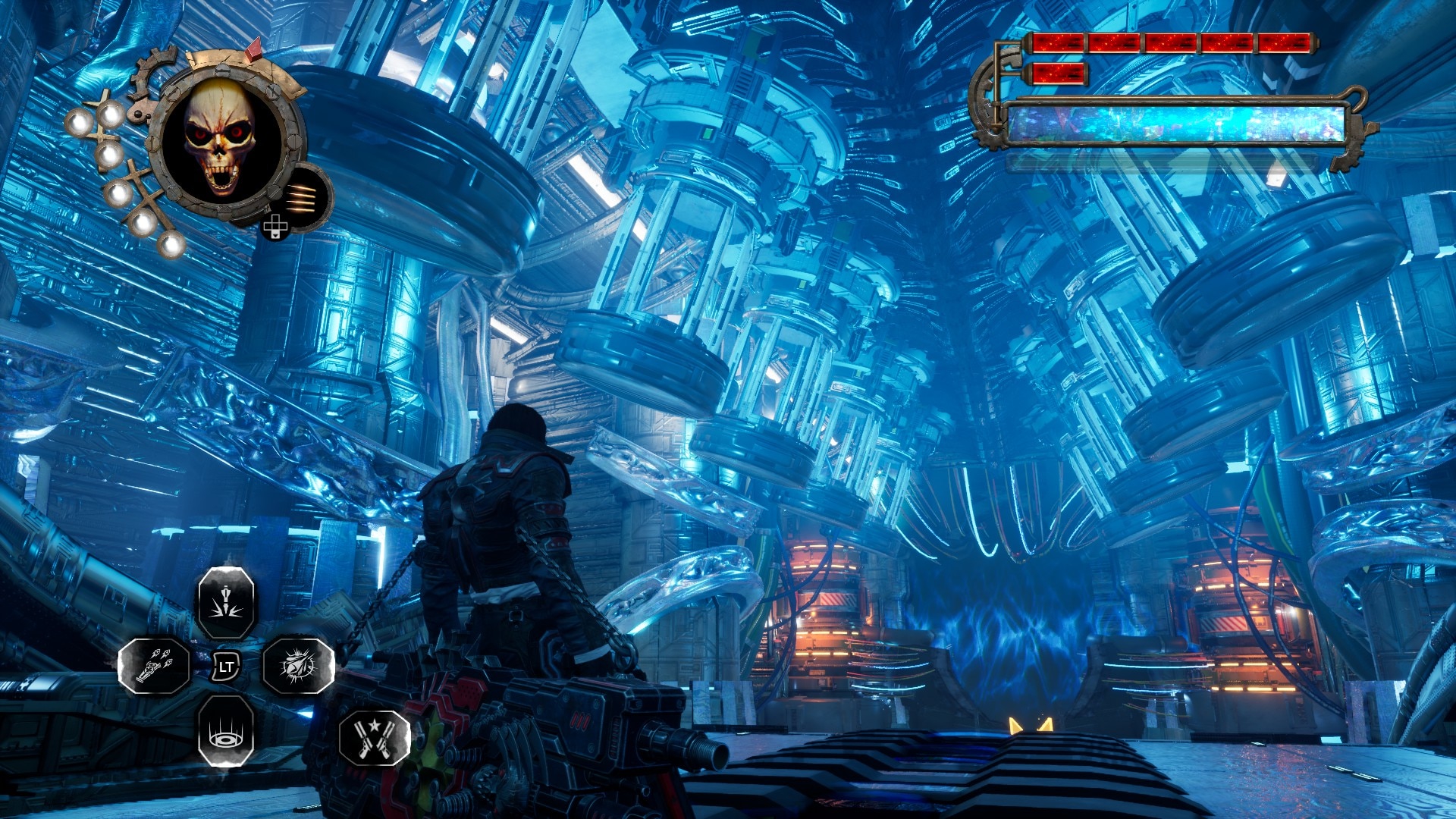Select the launcher firing three rockets ability

(x=155, y=666)
